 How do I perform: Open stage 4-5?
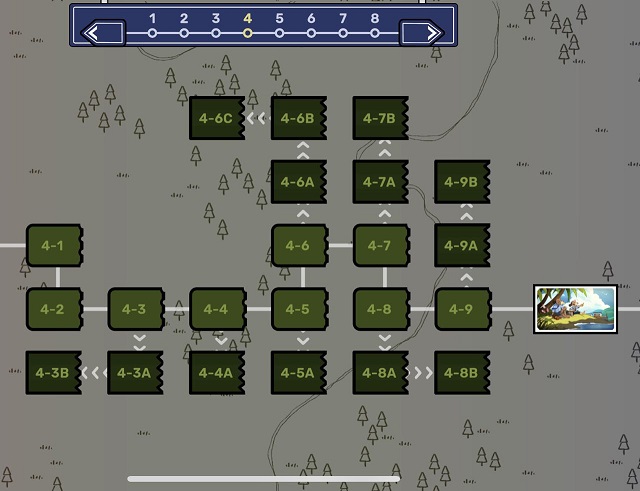pos(298,309)
